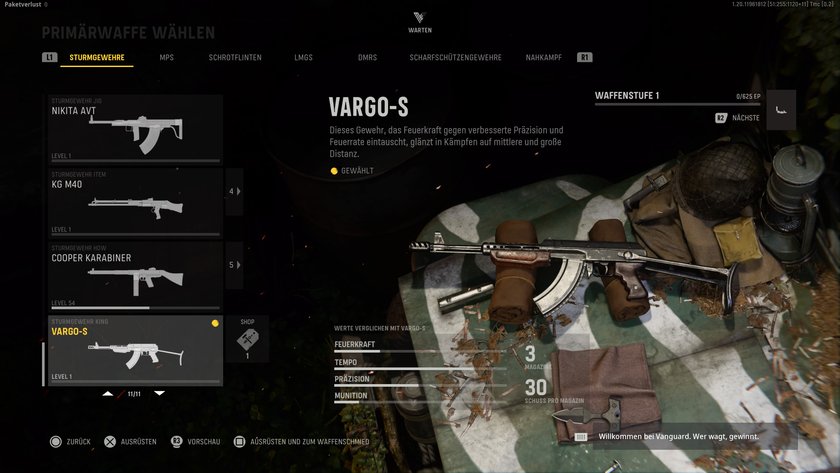Expand Cooper Karabiner variants arrow

click(x=235, y=265)
